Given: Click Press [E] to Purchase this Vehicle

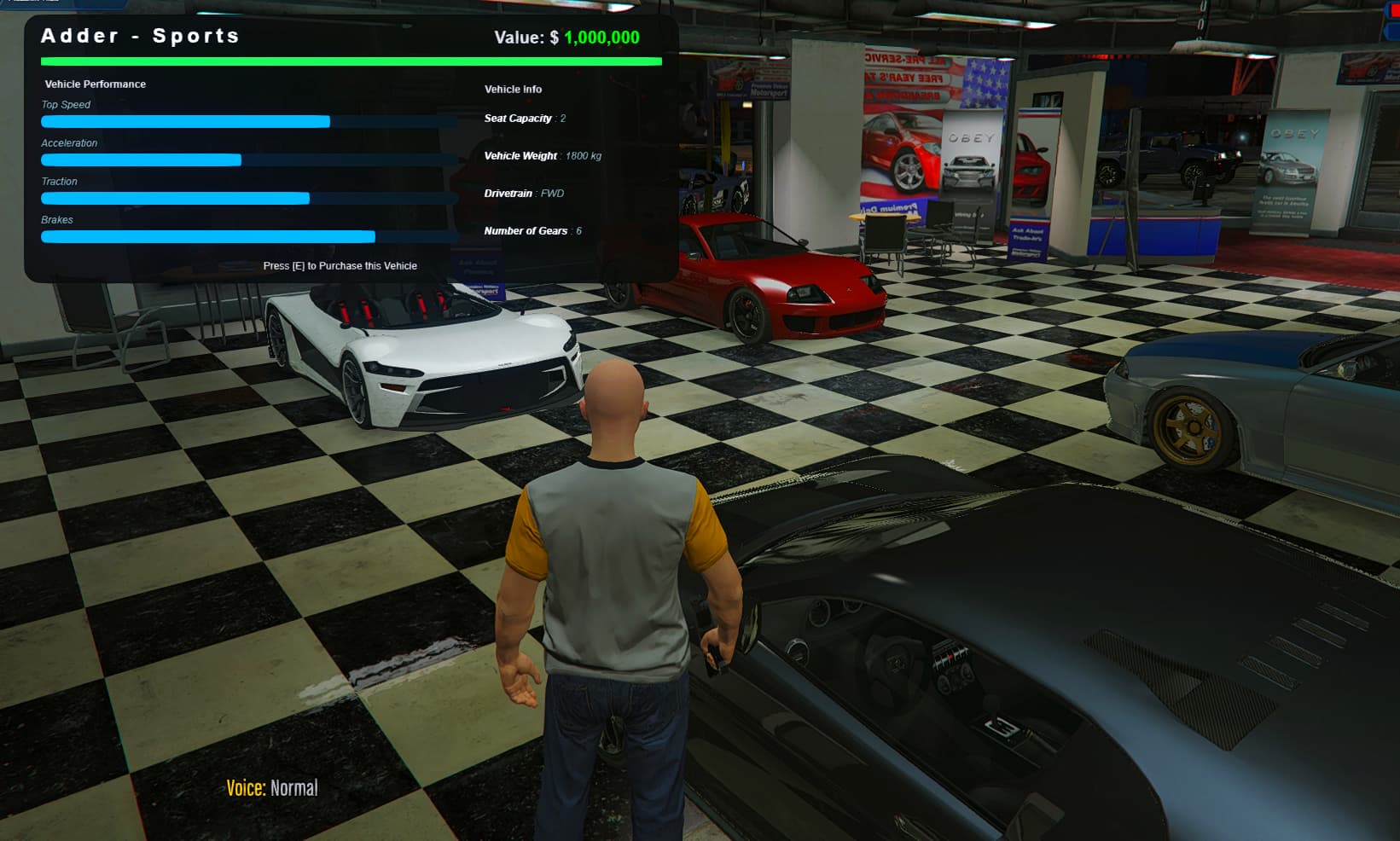Looking at the screenshot, I should pos(340,265).
